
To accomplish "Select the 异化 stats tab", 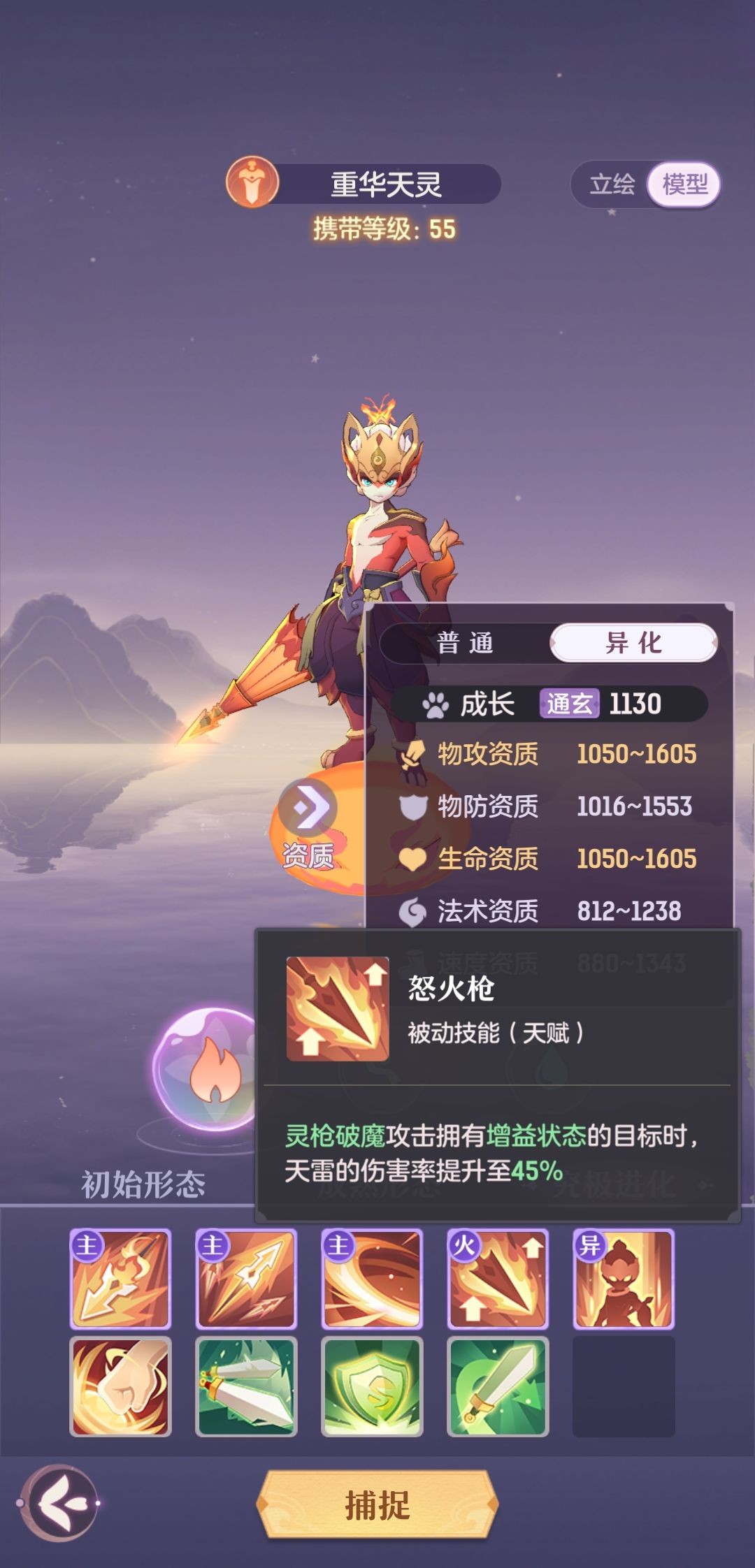I will 633,643.
